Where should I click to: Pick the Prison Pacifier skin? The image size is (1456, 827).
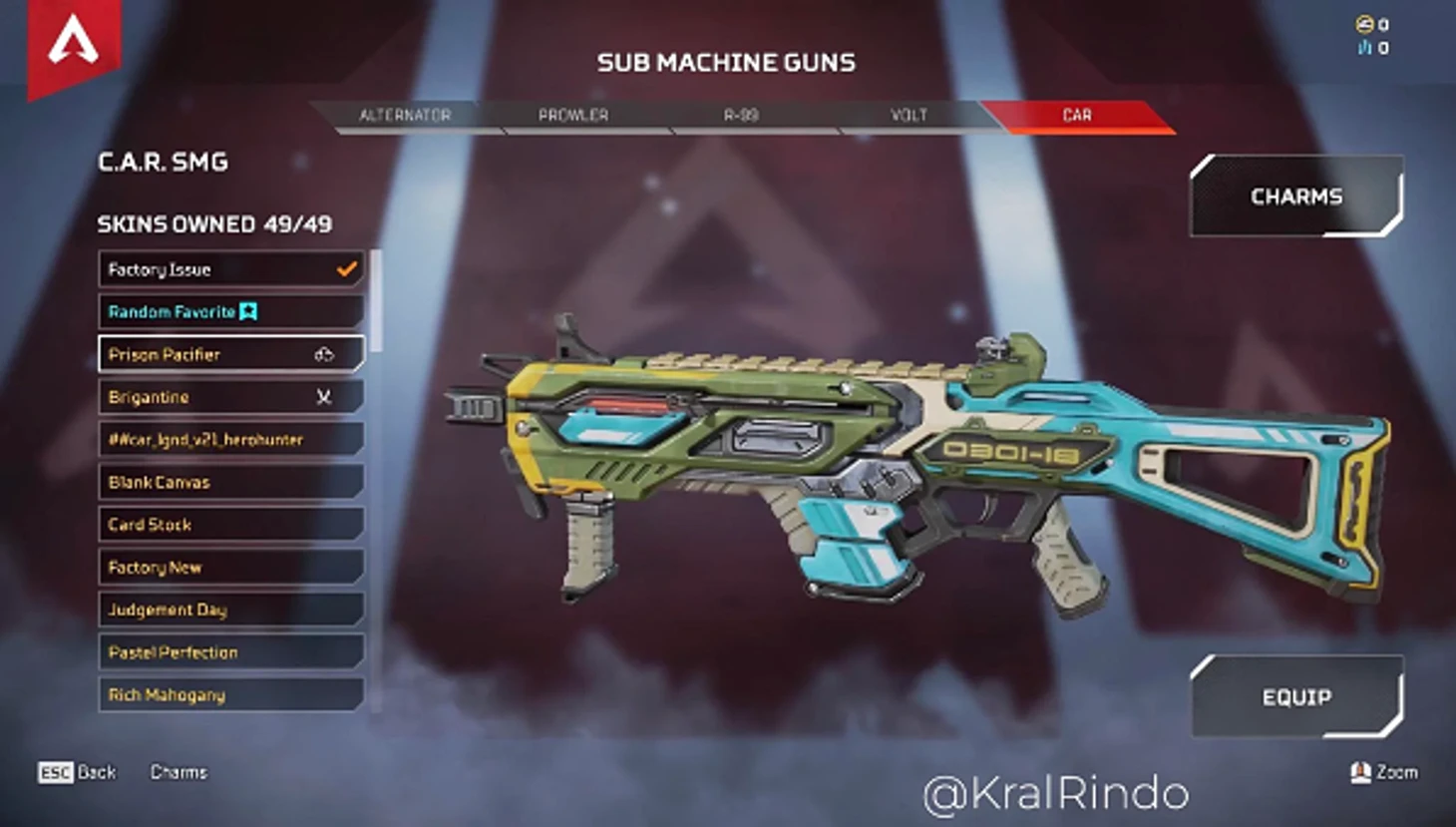click(230, 354)
